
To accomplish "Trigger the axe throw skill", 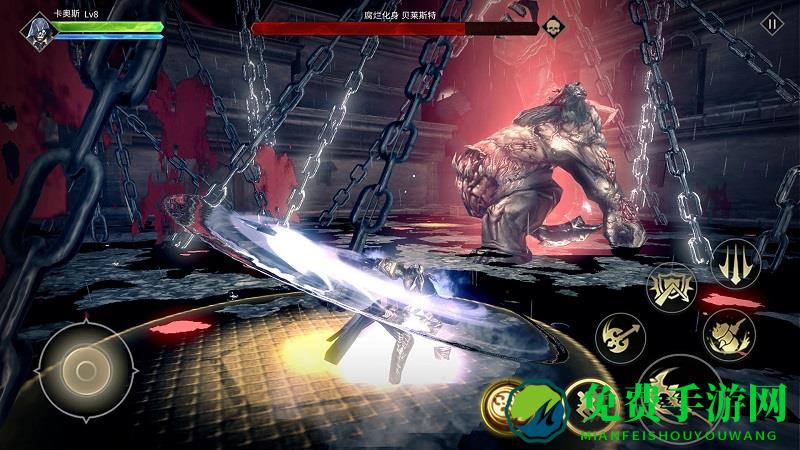I will tap(620, 334).
